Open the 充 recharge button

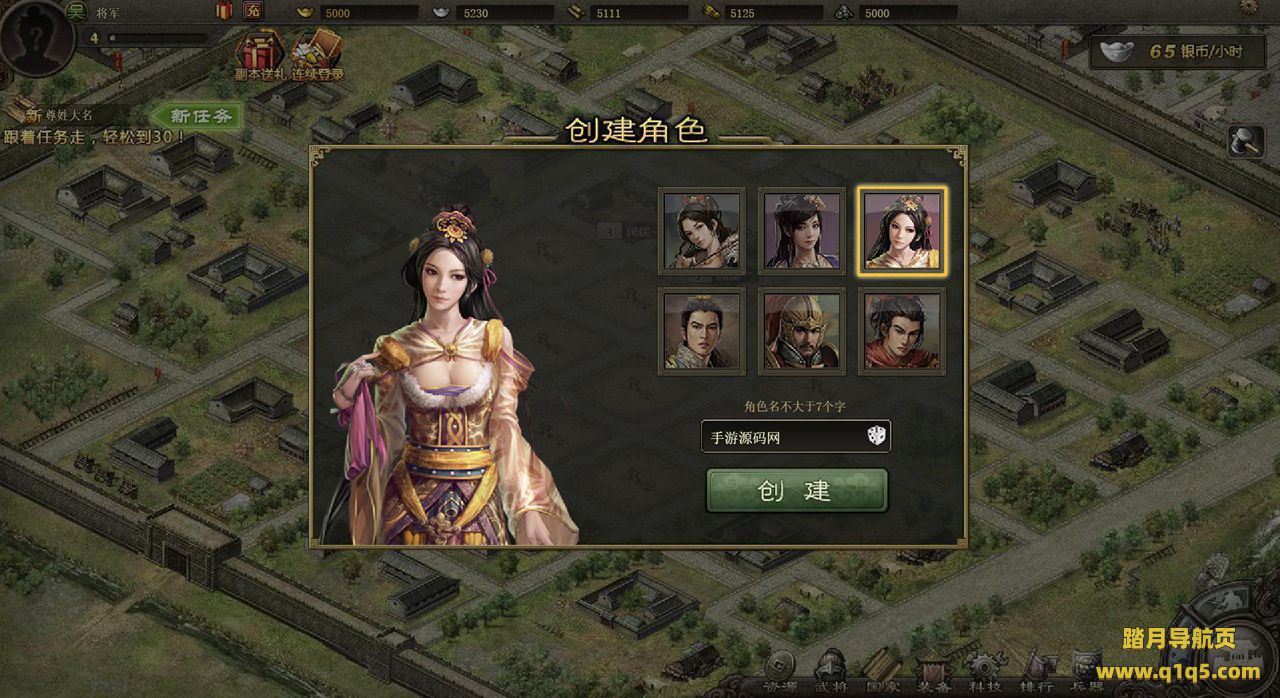tap(253, 12)
